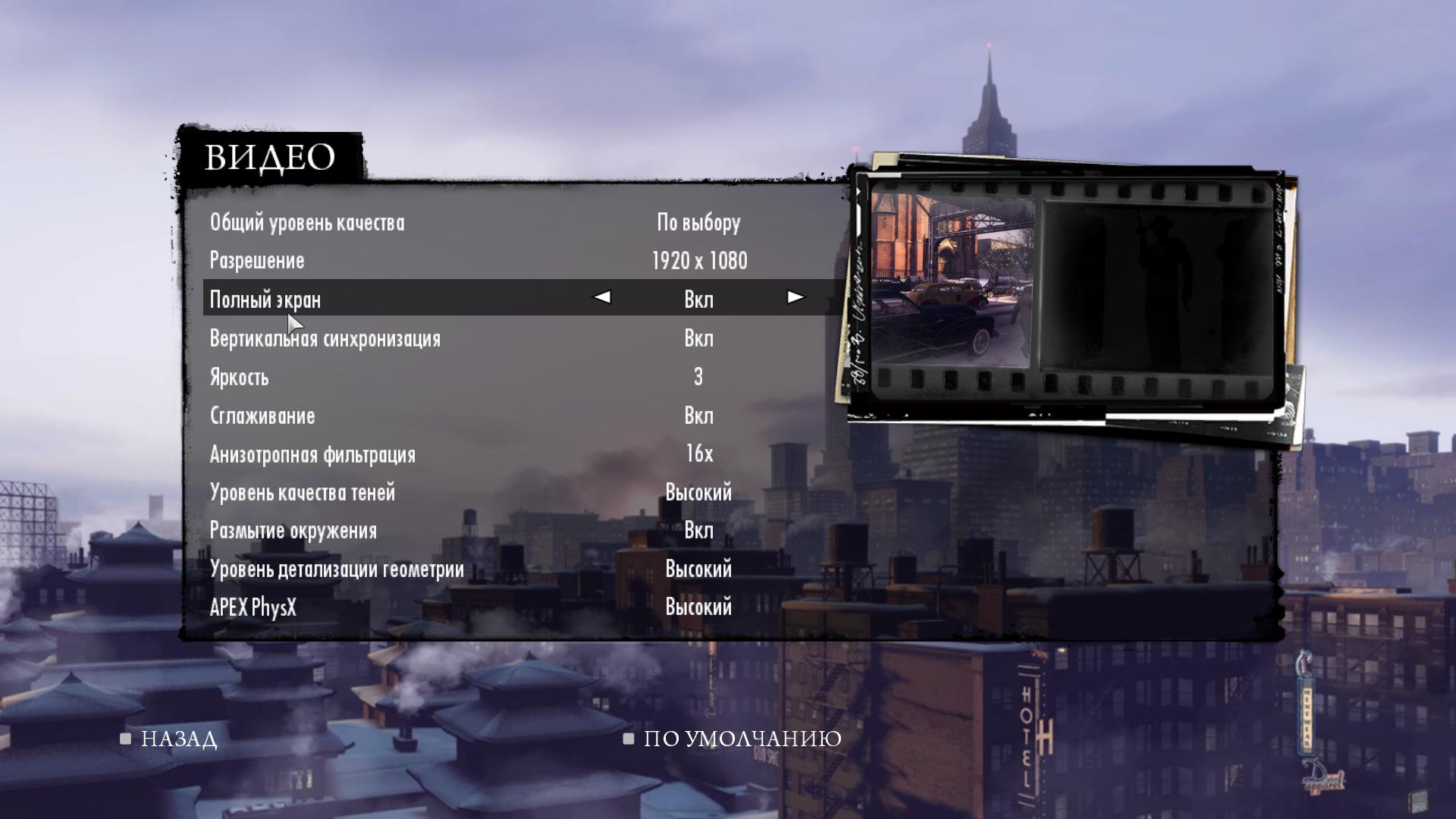Image resolution: width=1456 pixels, height=819 pixels.
Task: Click the square marker icon beside НАЗАД
Action: [x=124, y=738]
